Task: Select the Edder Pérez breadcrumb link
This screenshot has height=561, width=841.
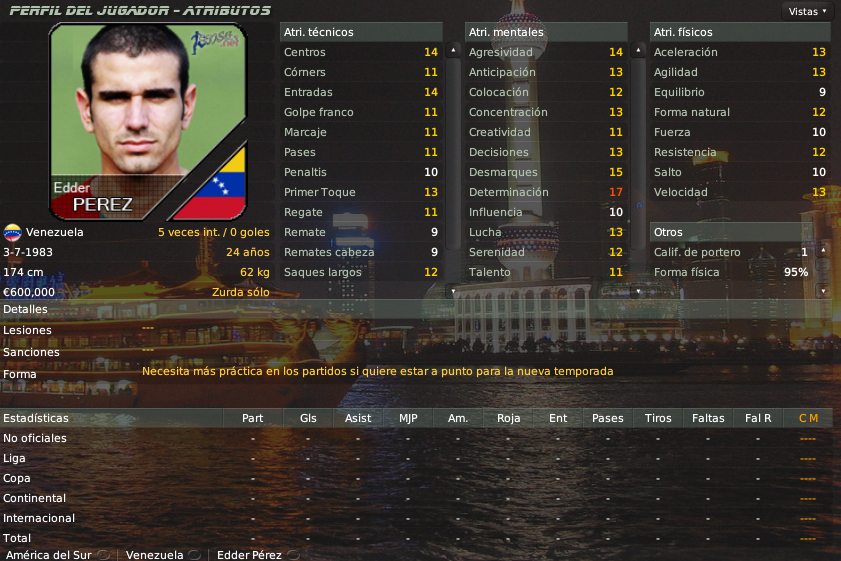Action: pyautogui.click(x=250, y=554)
